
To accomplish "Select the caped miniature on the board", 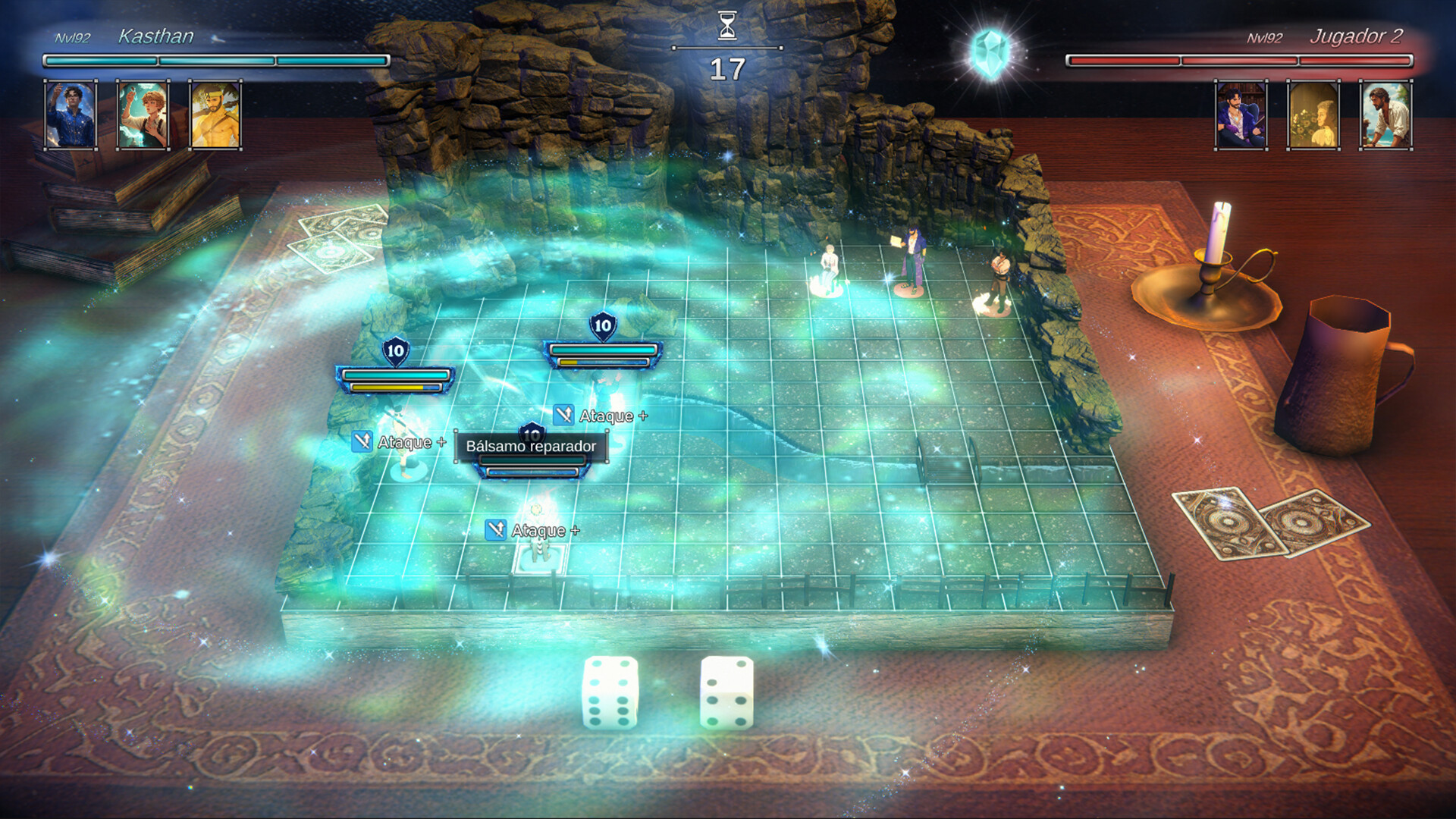I will tap(914, 258).
